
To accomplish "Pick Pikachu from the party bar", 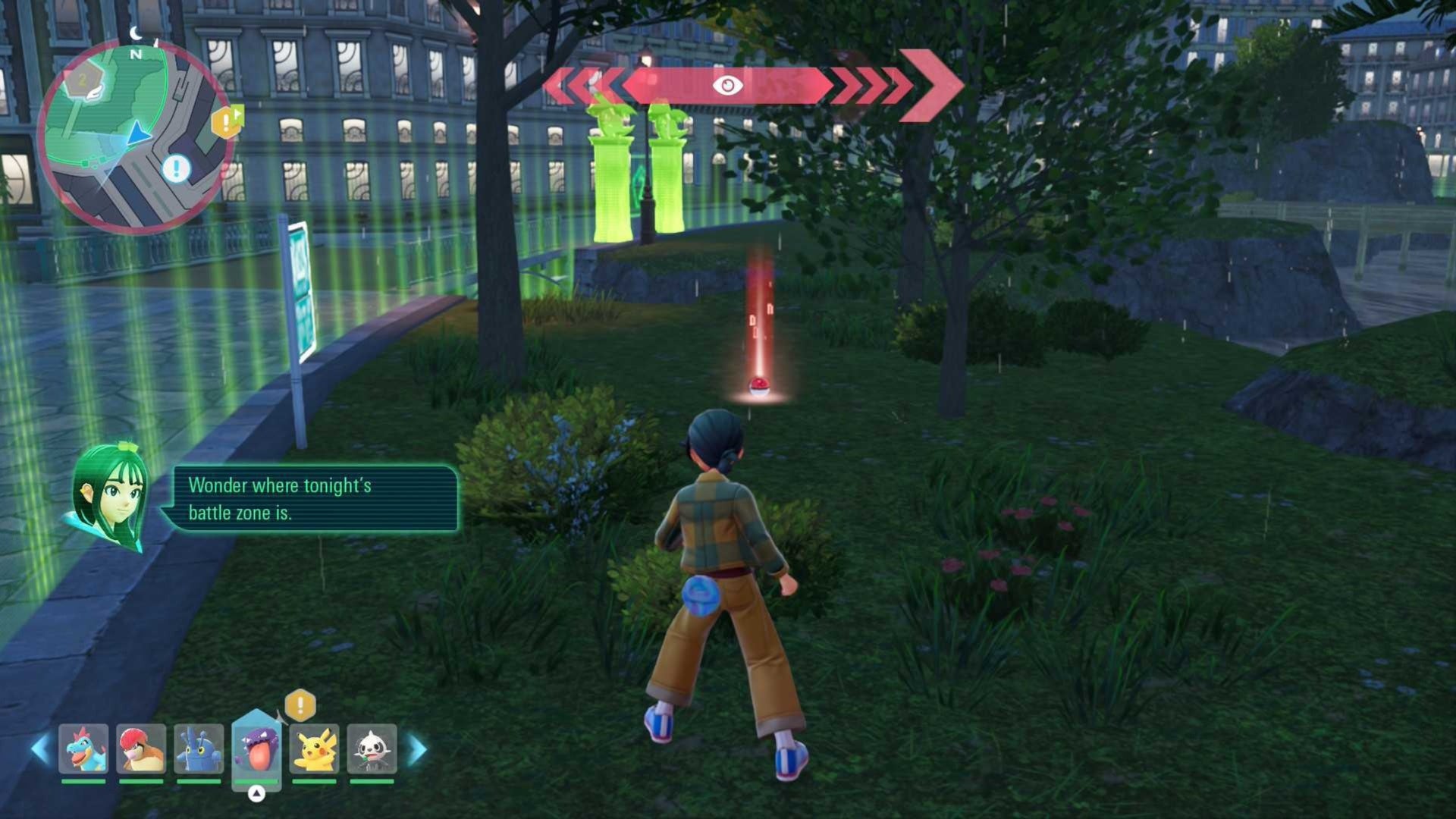I will click(314, 748).
